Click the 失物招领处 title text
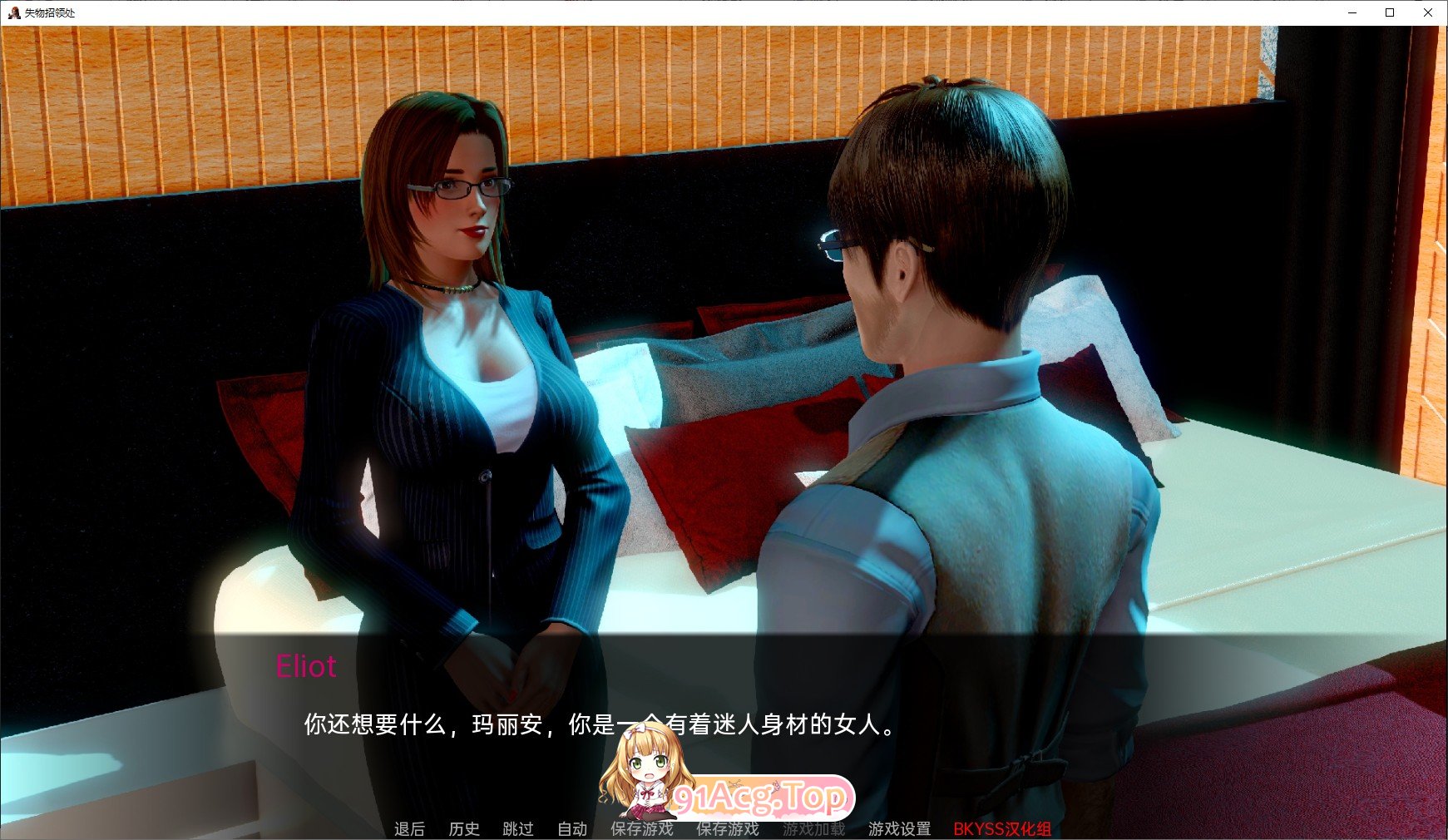The width and height of the screenshot is (1448, 840). pyautogui.click(x=50, y=13)
